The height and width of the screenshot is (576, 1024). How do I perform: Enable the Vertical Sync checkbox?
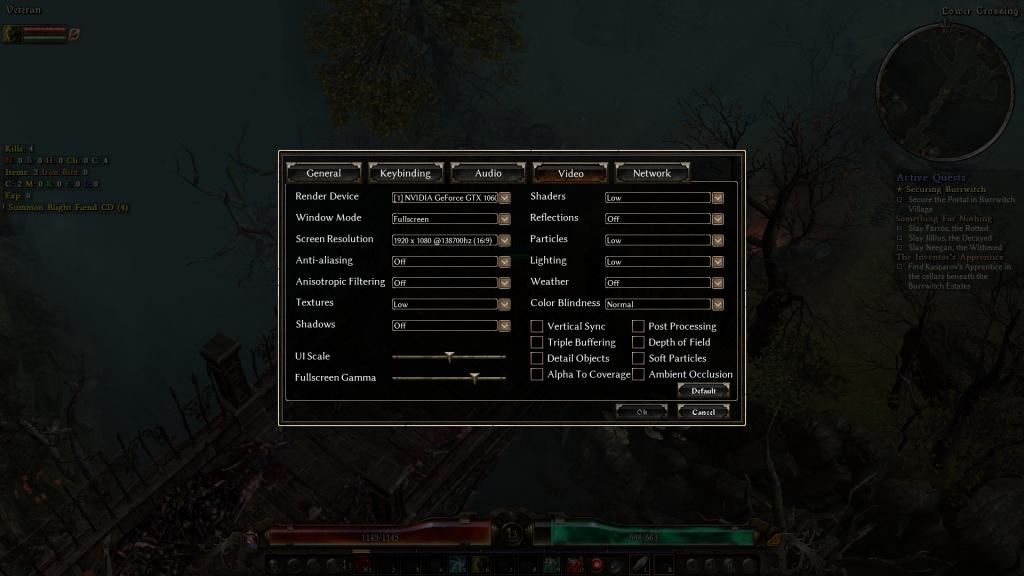pos(537,326)
